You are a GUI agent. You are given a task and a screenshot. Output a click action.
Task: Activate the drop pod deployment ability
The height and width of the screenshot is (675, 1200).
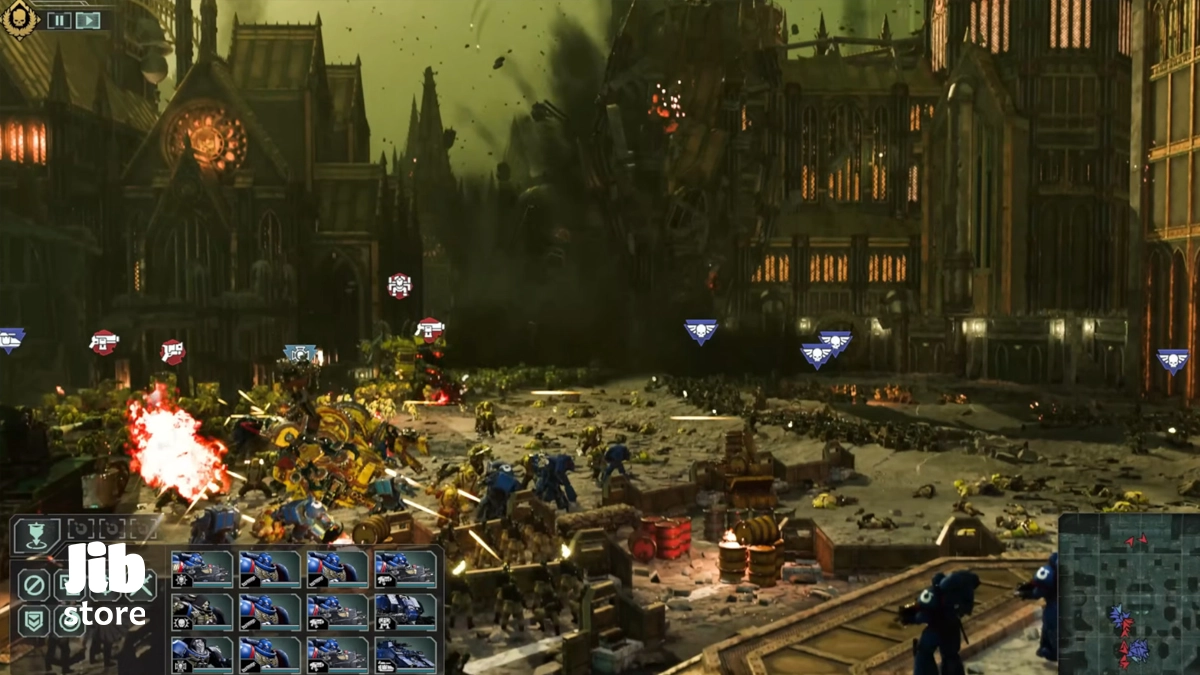(36, 537)
